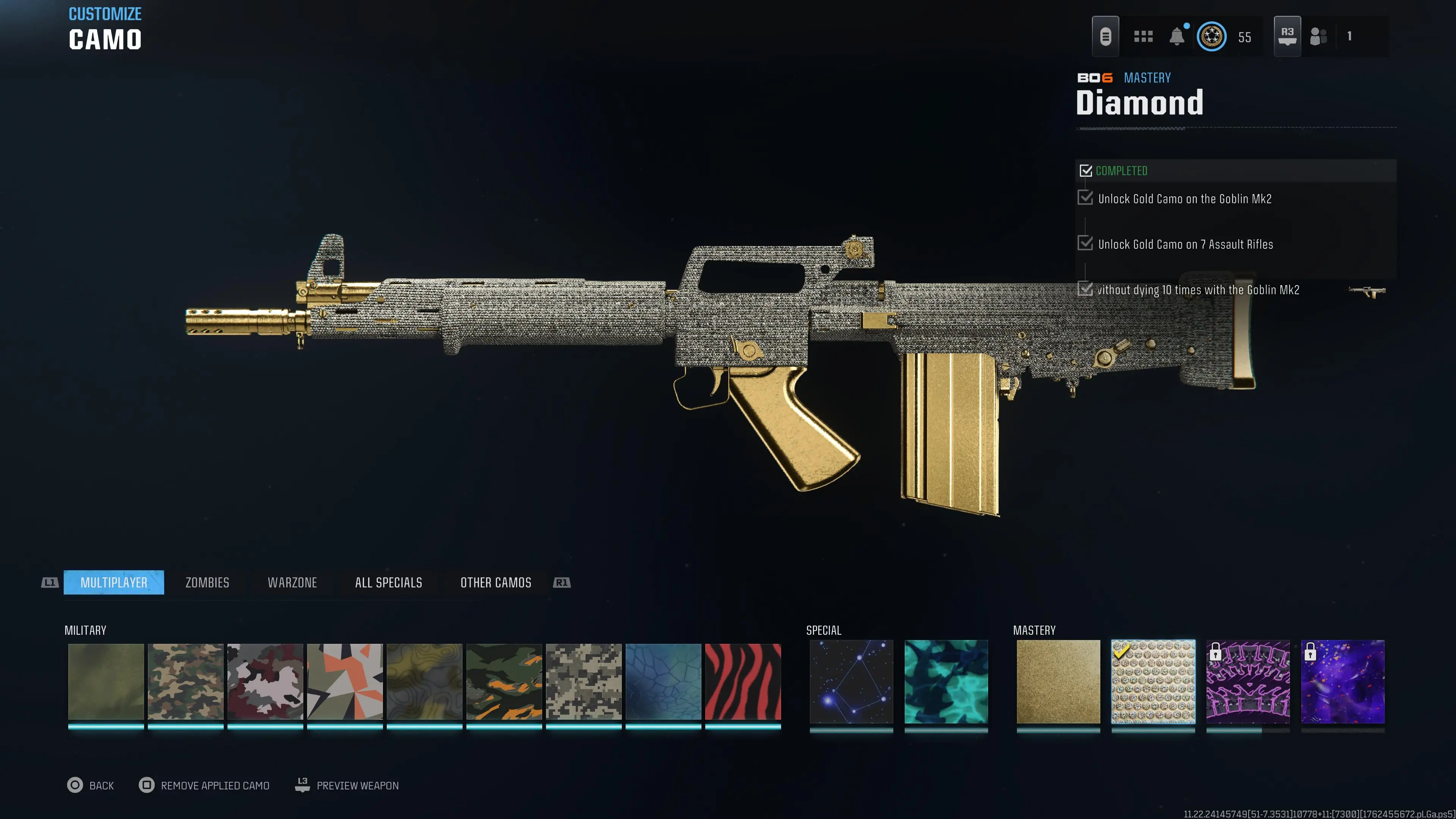
Task: Select the All Specials tab
Action: point(388,582)
